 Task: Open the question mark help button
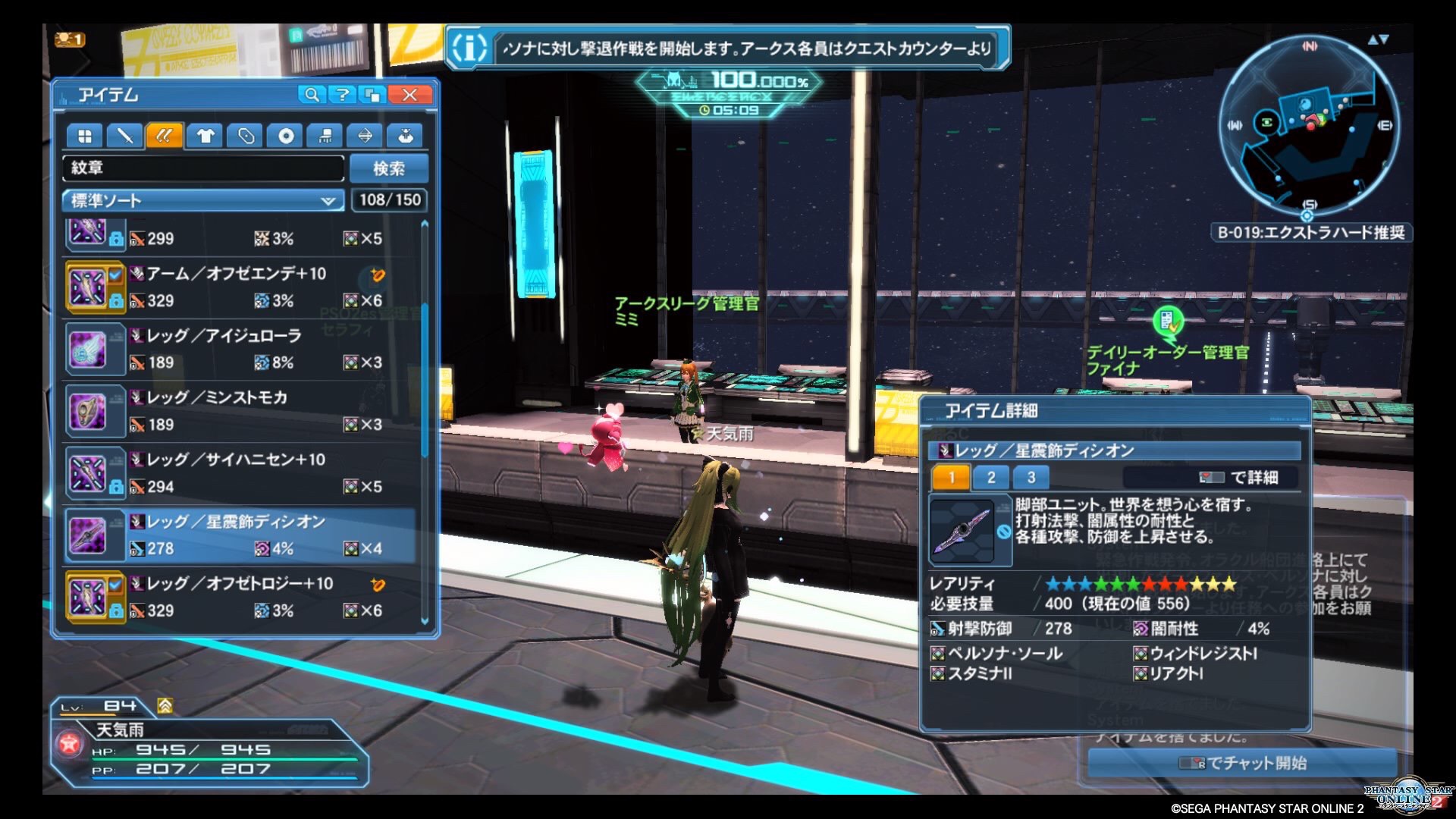click(343, 95)
